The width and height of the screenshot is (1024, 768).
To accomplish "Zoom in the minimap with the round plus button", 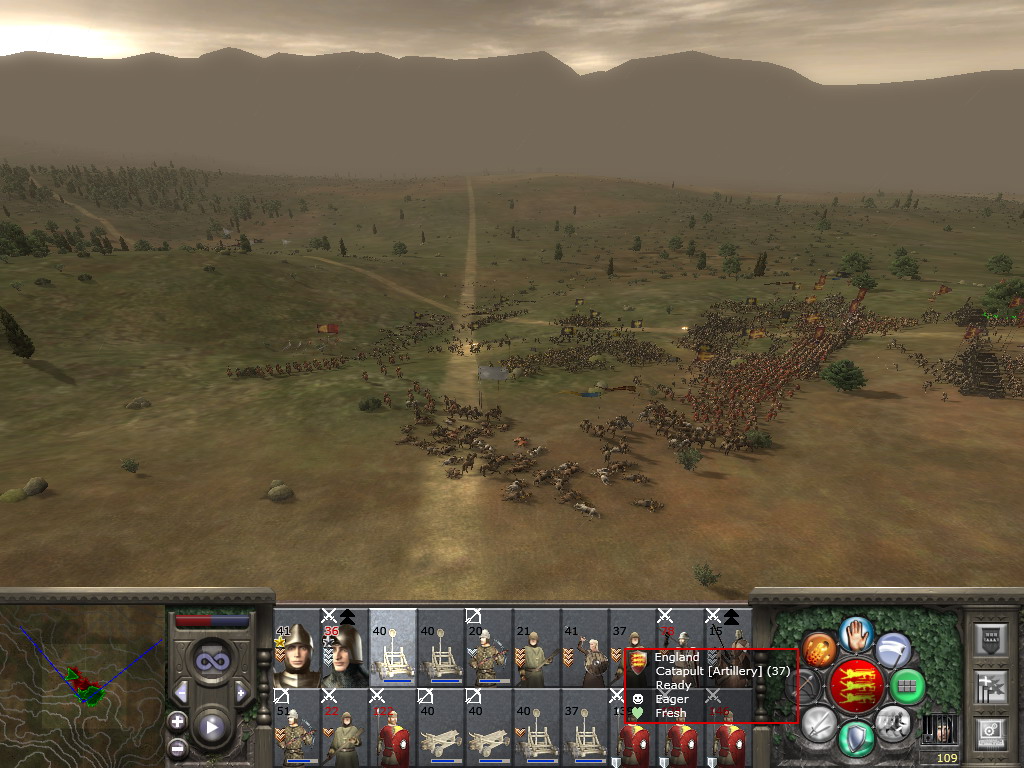I will [x=177, y=721].
